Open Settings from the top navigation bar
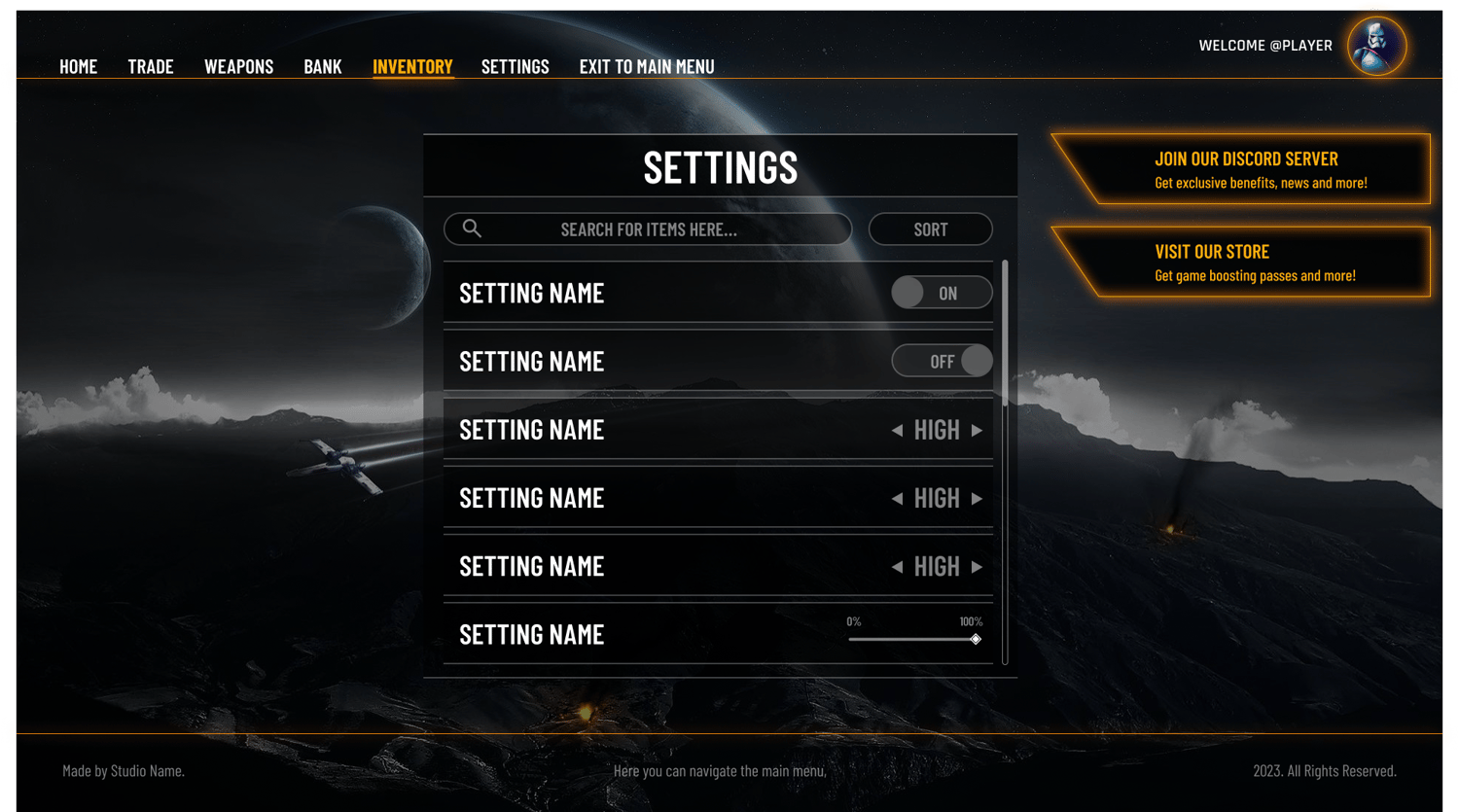 pyautogui.click(x=515, y=67)
